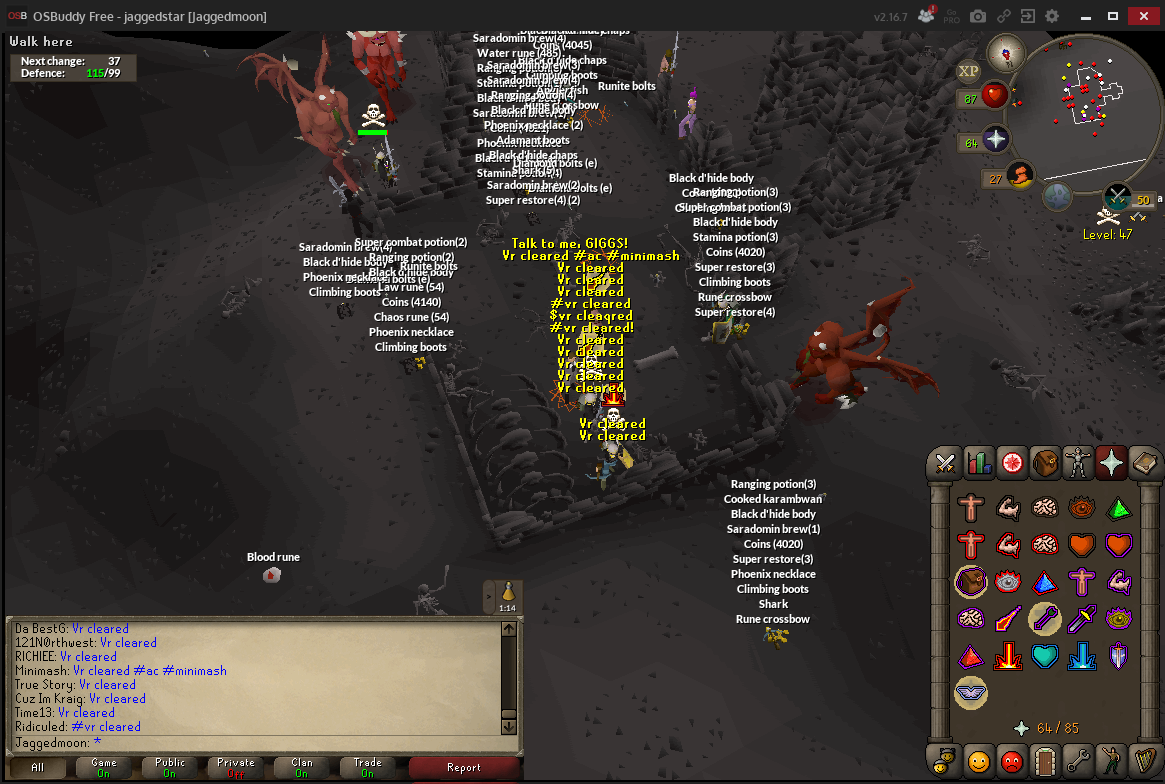
Task: Open the world map globe orb
Action: [1057, 196]
